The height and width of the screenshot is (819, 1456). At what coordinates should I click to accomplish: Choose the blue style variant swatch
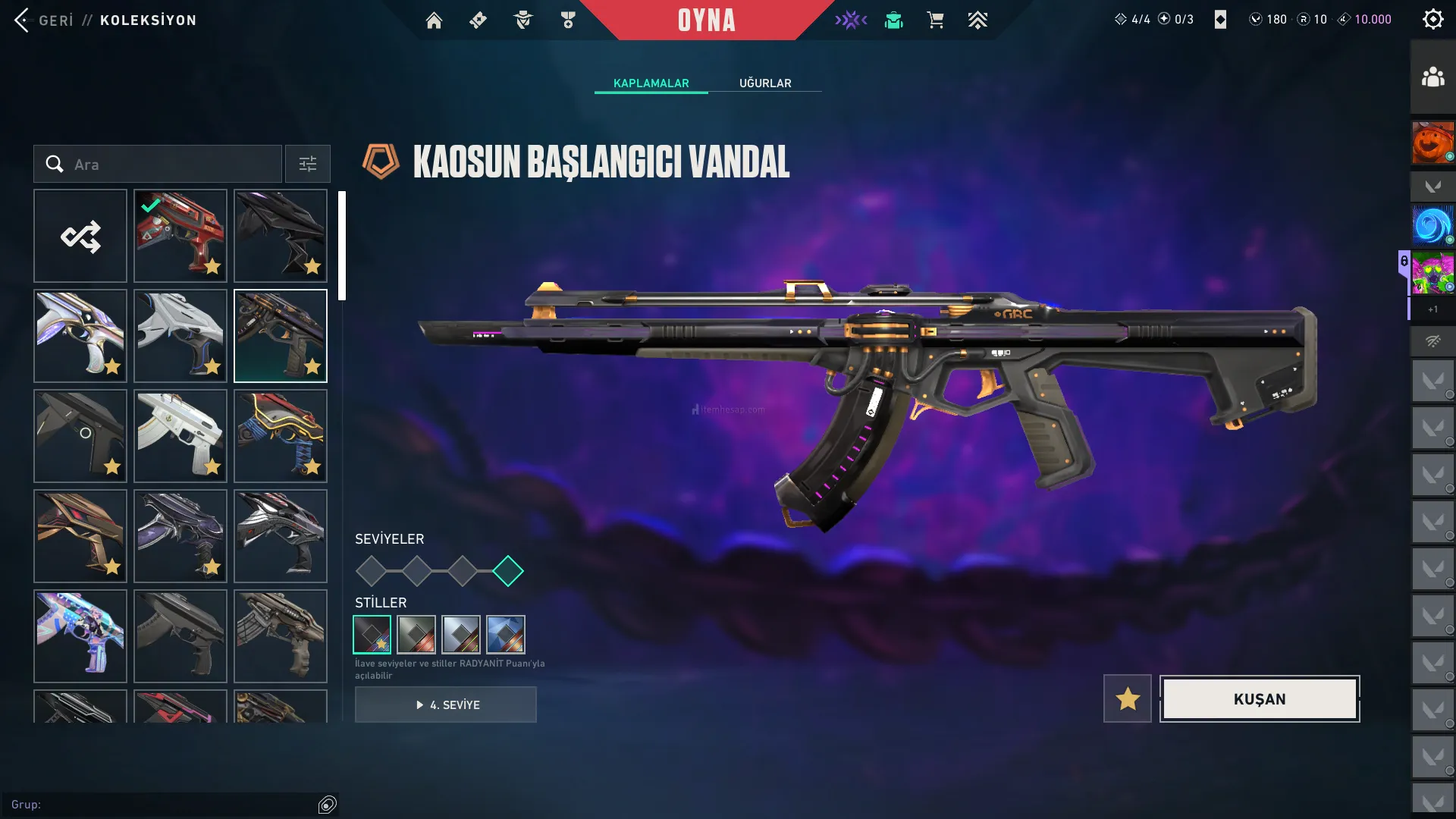point(506,635)
